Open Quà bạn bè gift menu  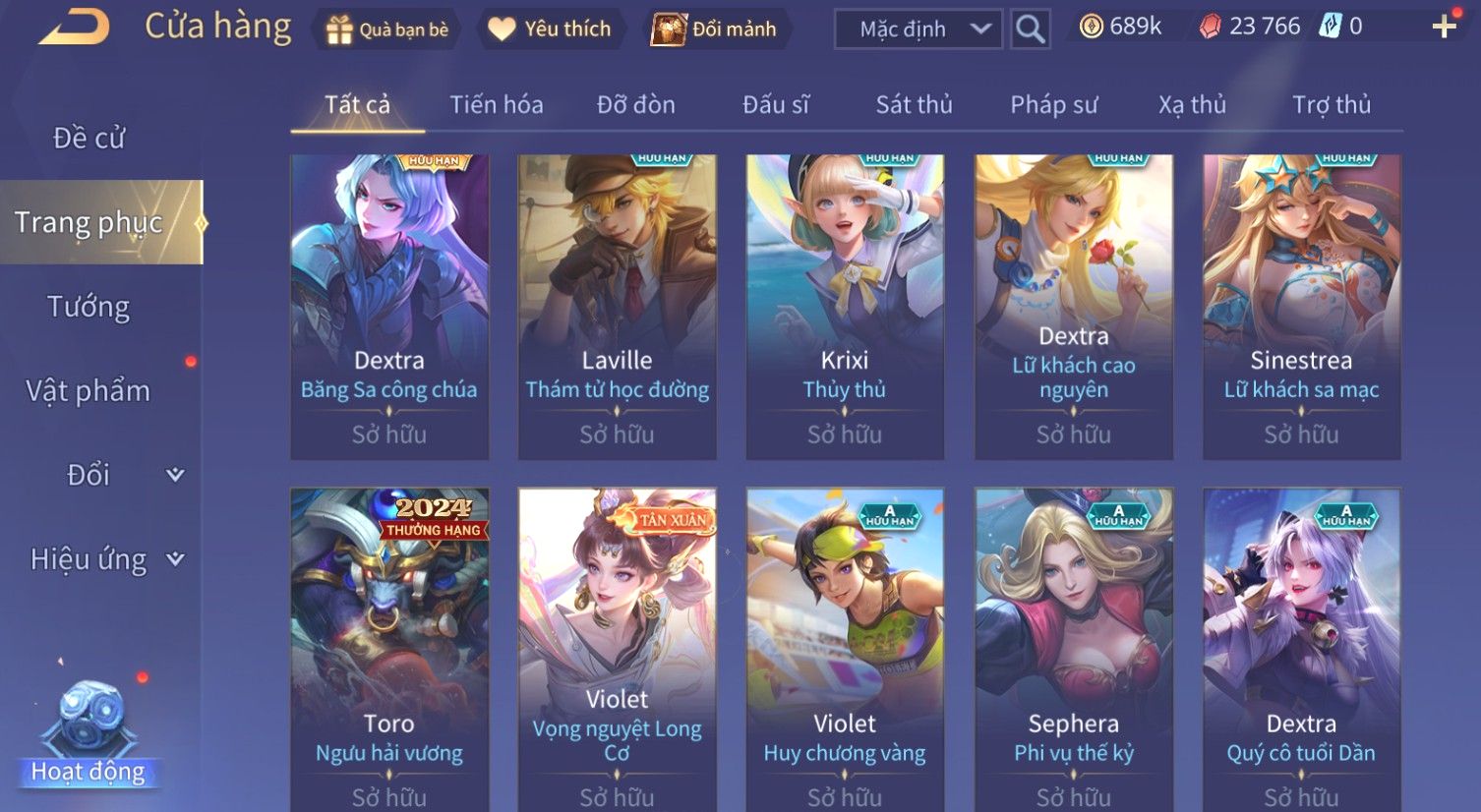click(387, 29)
